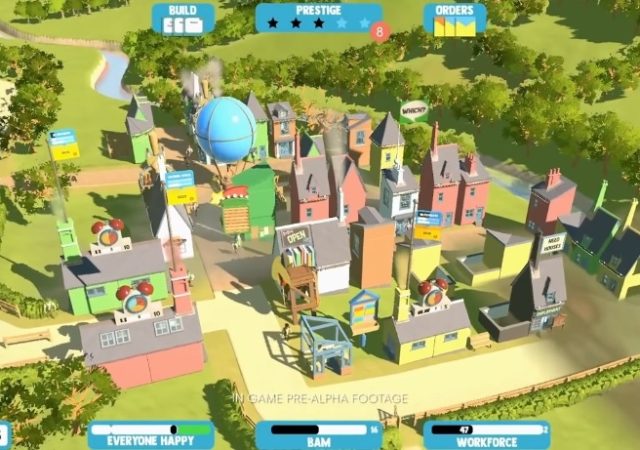
Task: Select the WHICH? speech bubble marker
Action: (413, 110)
